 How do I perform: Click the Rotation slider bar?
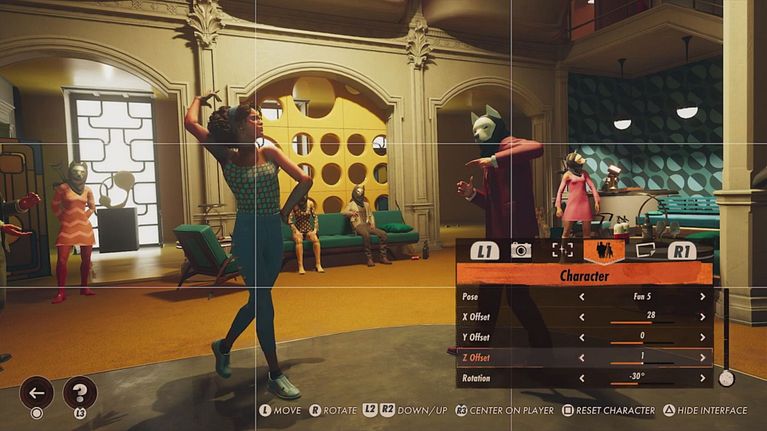coord(642,384)
